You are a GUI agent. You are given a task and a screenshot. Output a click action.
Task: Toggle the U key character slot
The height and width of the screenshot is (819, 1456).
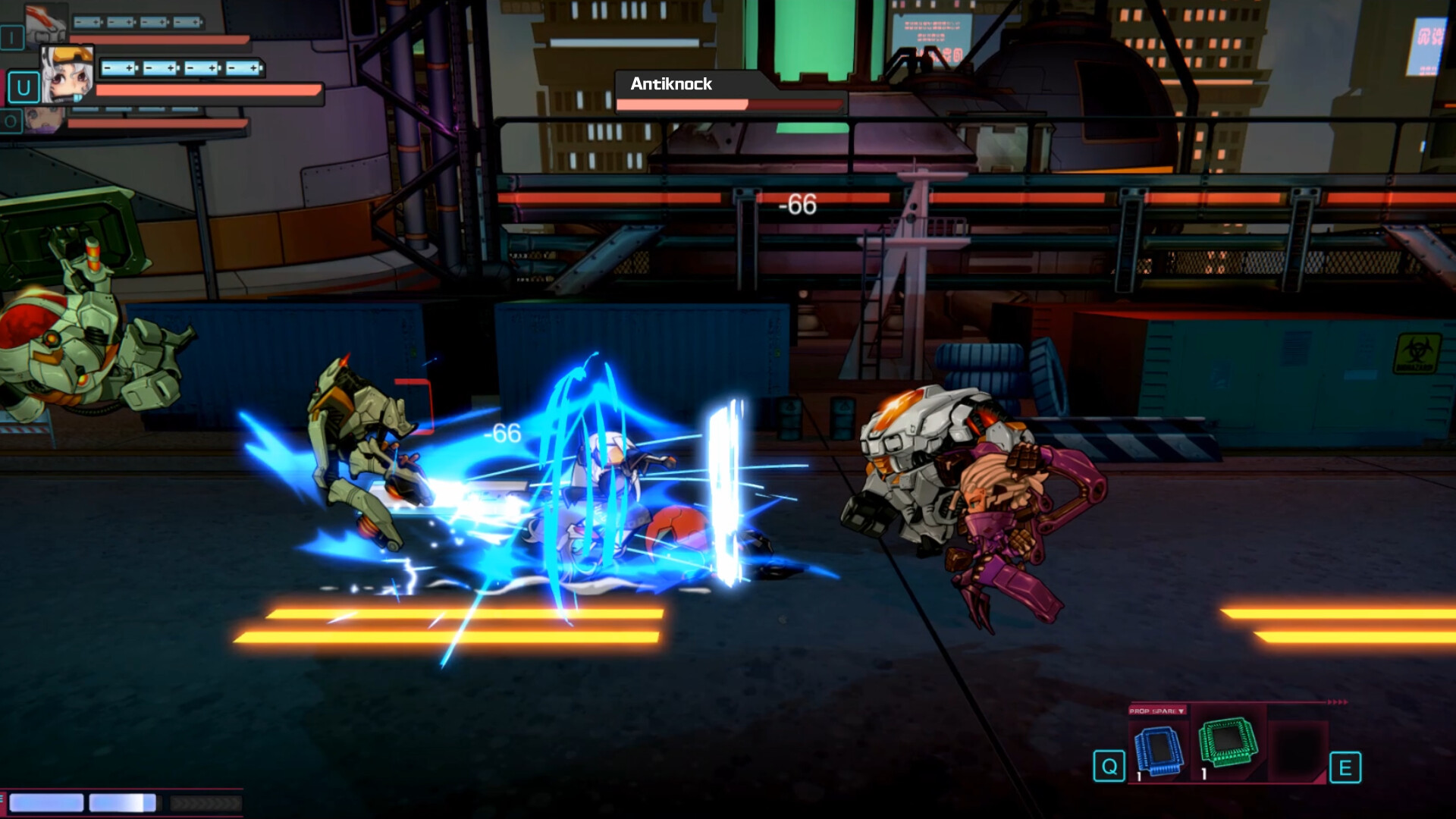tap(24, 88)
